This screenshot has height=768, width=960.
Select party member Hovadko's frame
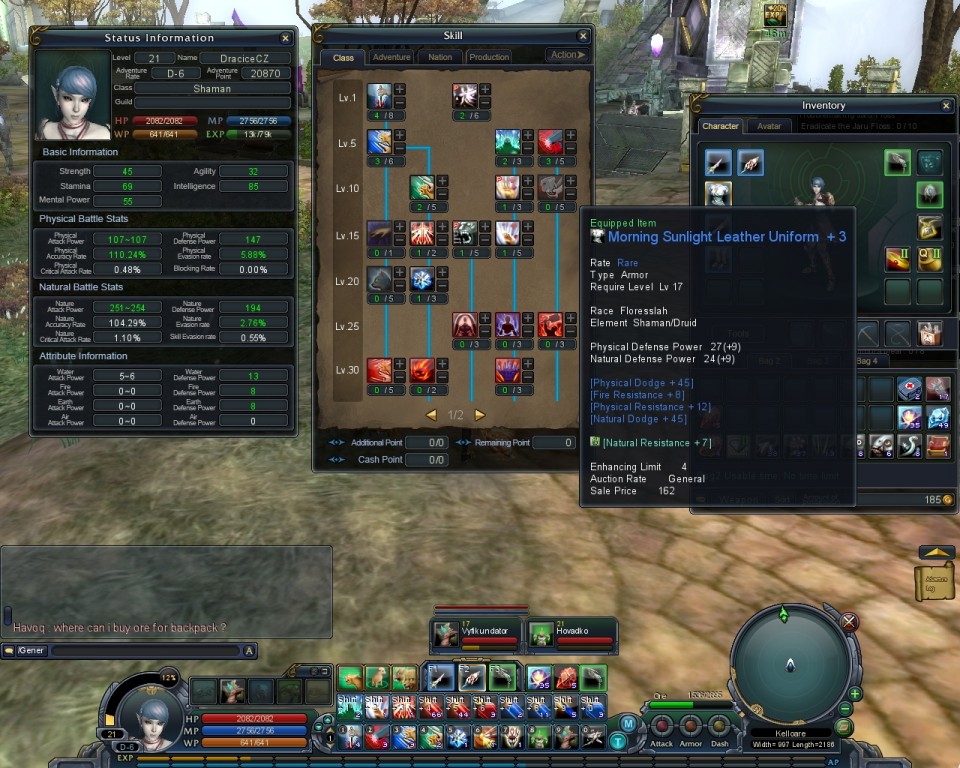coord(571,633)
